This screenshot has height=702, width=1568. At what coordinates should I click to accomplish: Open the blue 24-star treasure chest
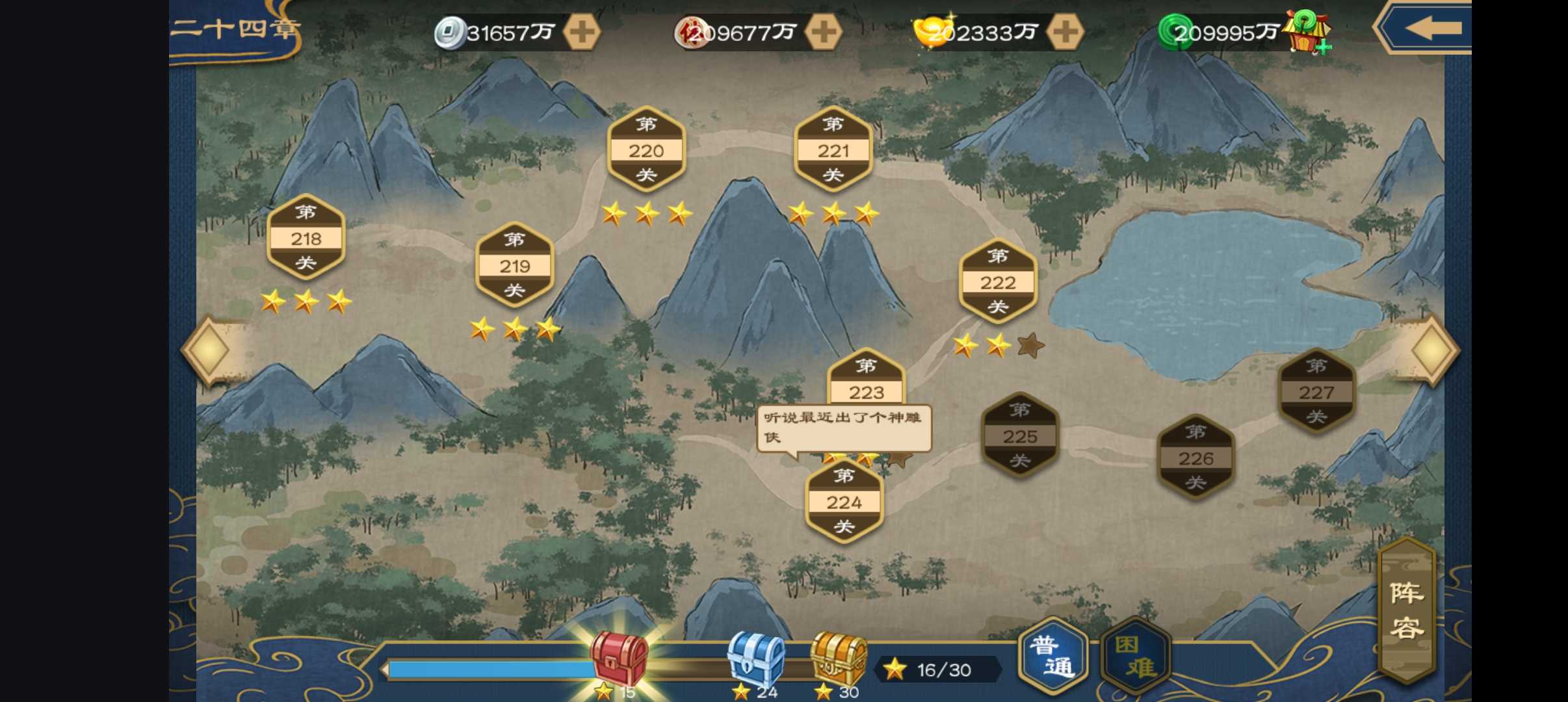(x=755, y=658)
